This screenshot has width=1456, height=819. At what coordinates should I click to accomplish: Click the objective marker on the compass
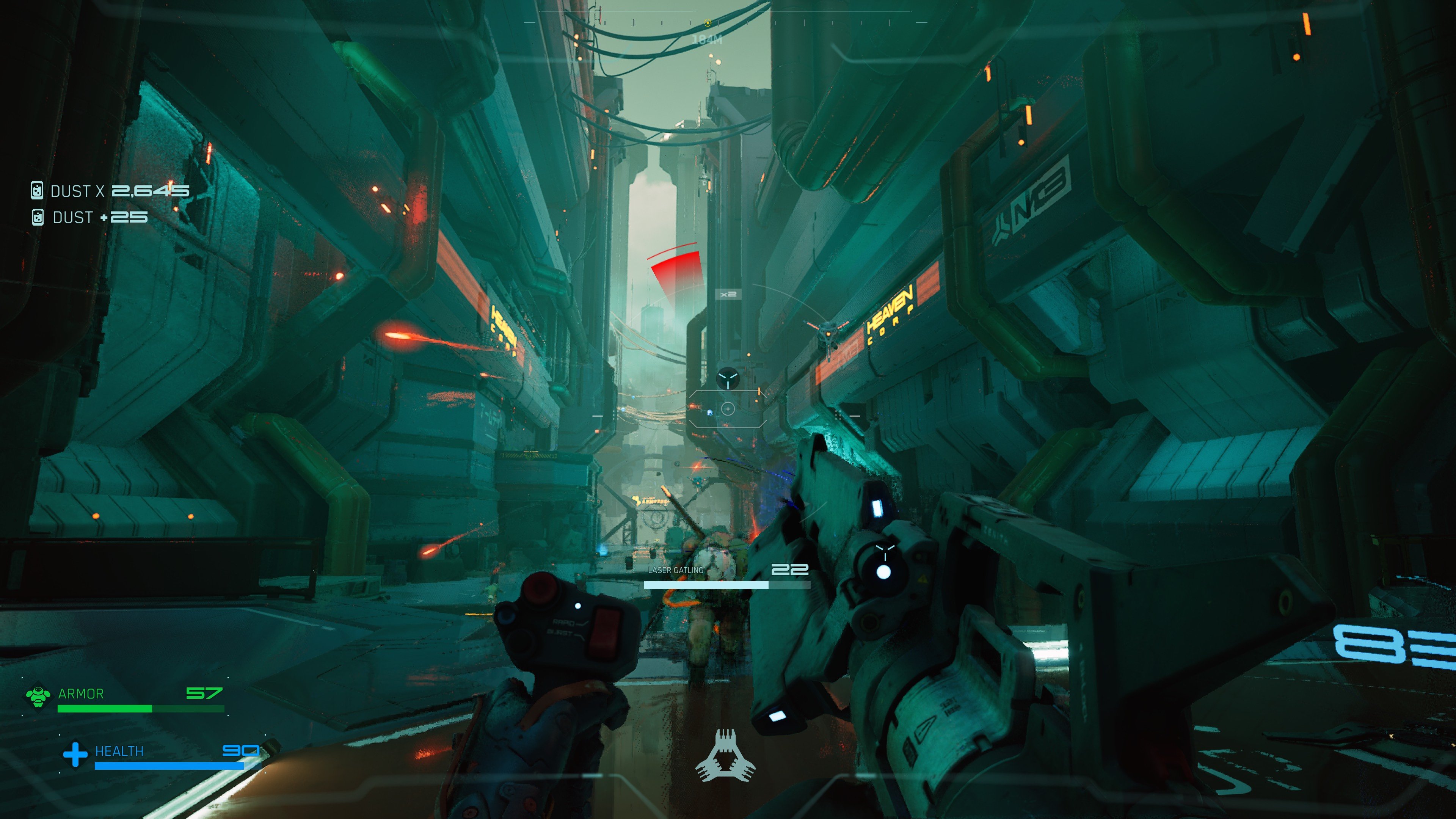click(707, 23)
